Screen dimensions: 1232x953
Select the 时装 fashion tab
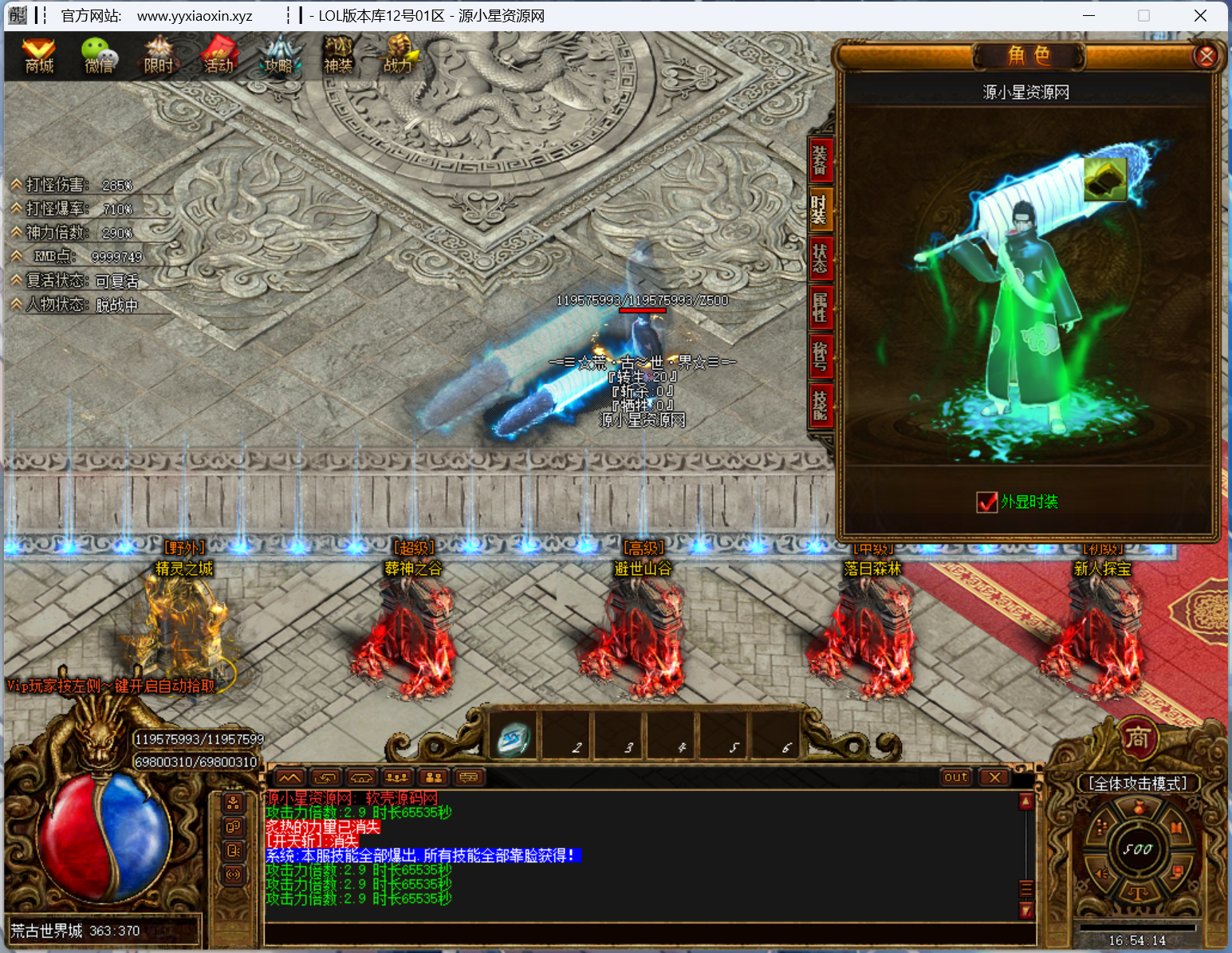point(820,209)
